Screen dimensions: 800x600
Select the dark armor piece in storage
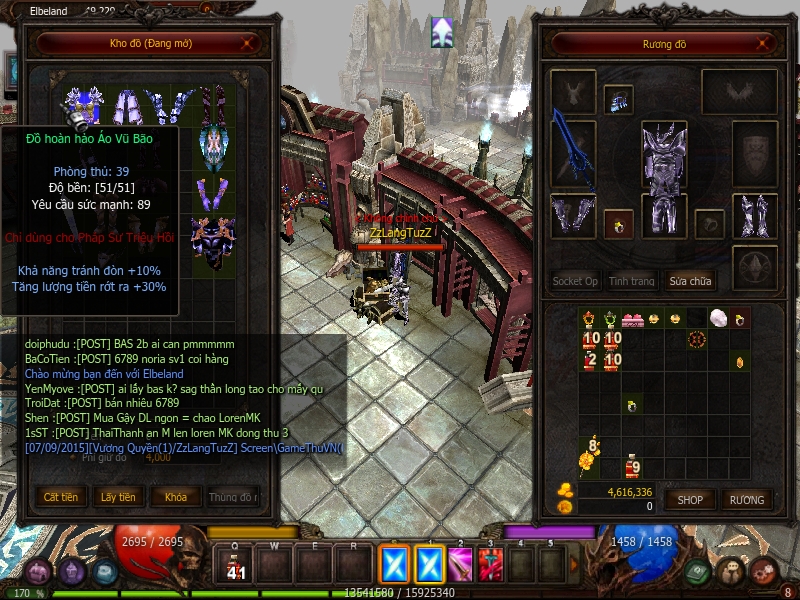(x=213, y=243)
